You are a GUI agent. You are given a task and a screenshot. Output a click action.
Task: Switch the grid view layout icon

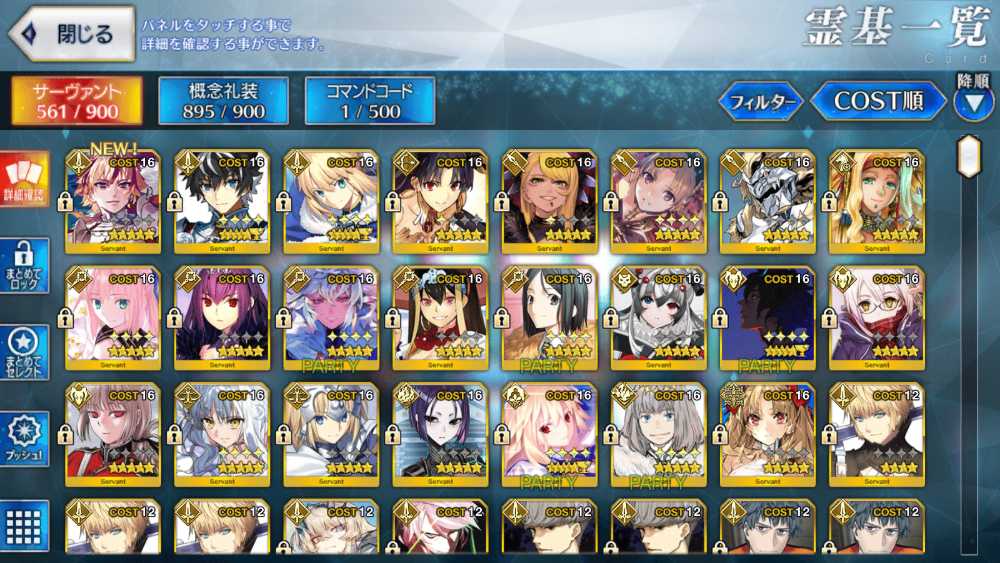click(24, 524)
